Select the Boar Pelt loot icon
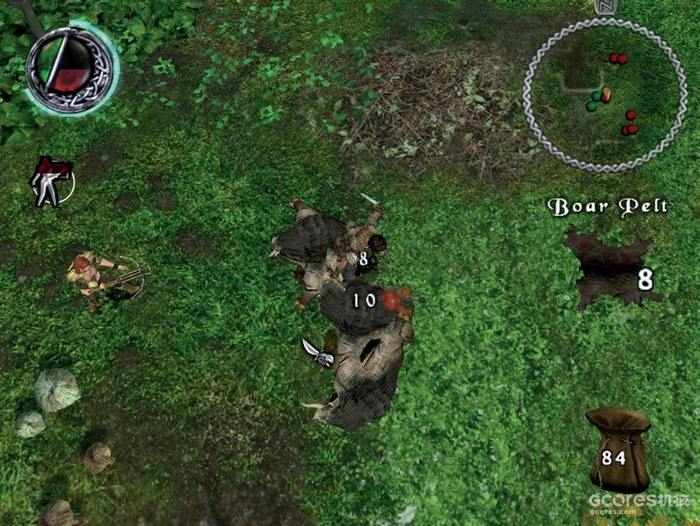The width and height of the screenshot is (700, 526). click(610, 270)
